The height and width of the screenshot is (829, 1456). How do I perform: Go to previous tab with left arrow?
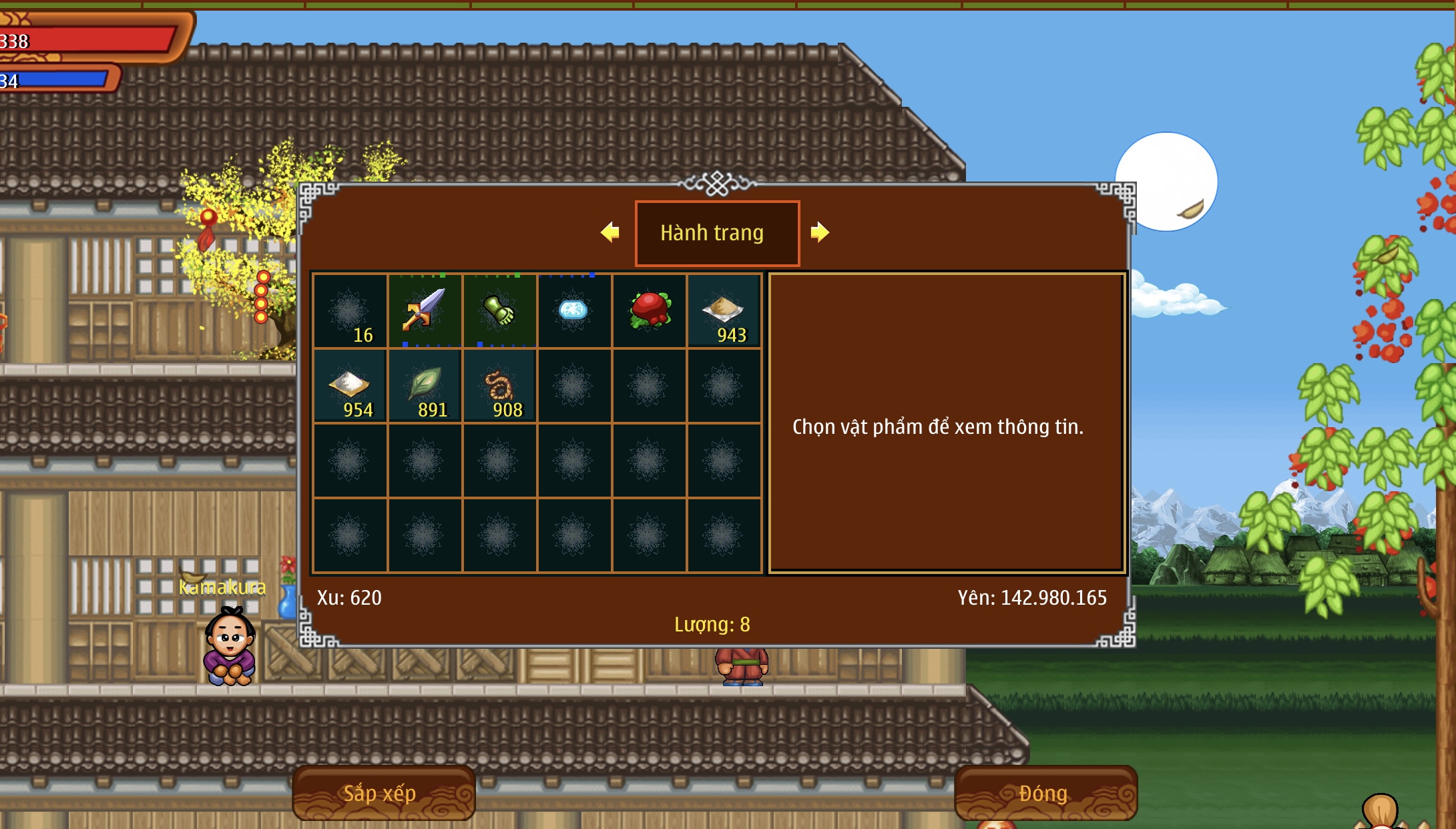[610, 232]
